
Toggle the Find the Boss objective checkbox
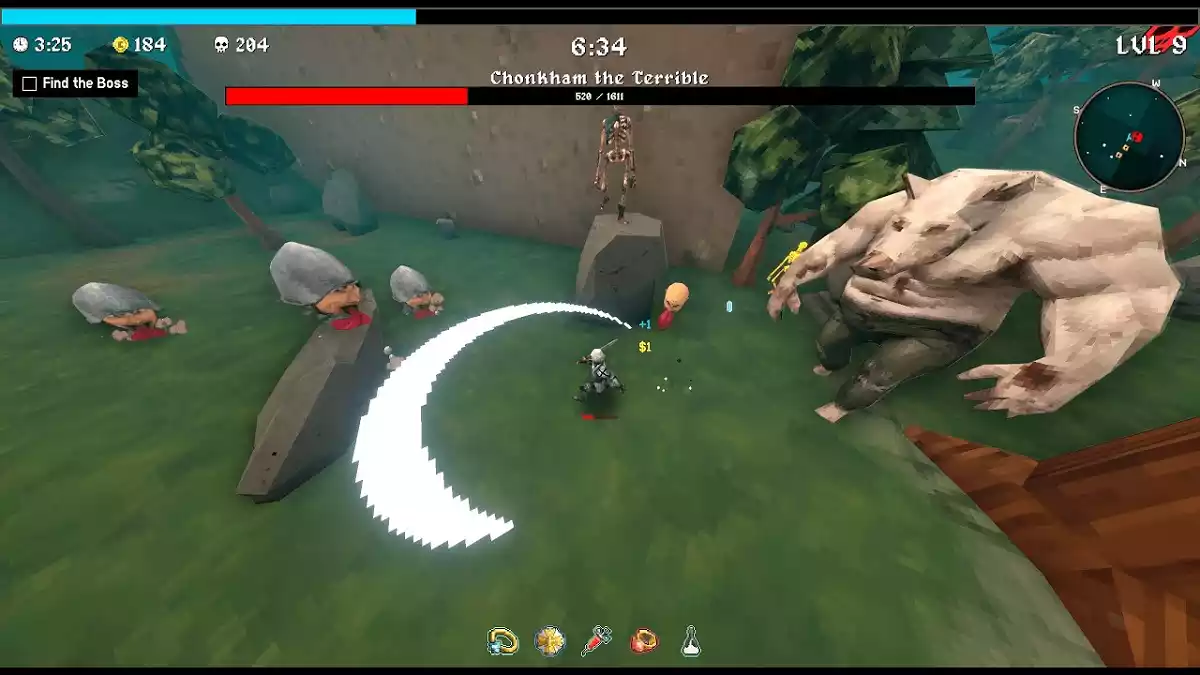point(30,84)
